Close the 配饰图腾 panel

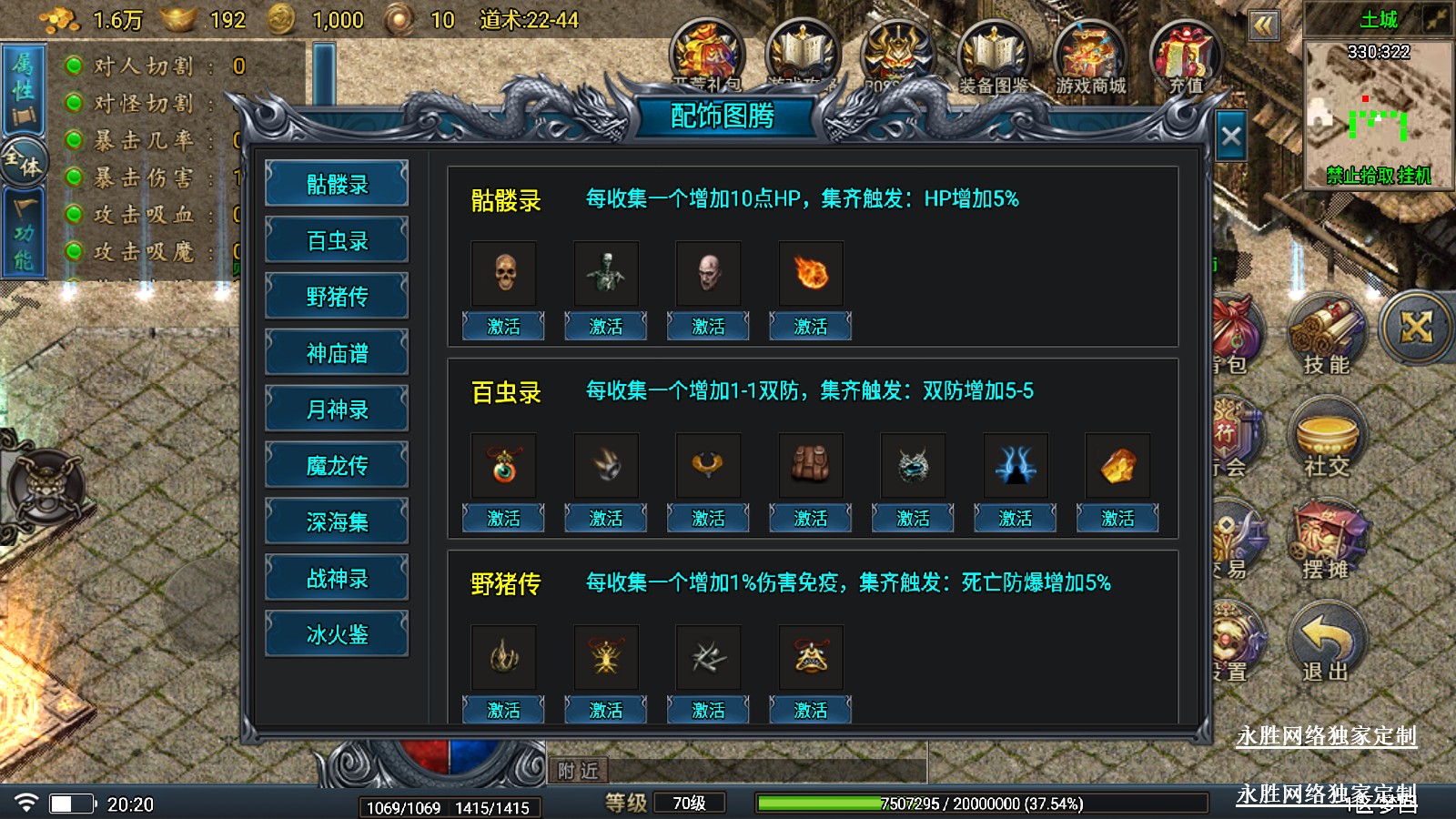1230,136
